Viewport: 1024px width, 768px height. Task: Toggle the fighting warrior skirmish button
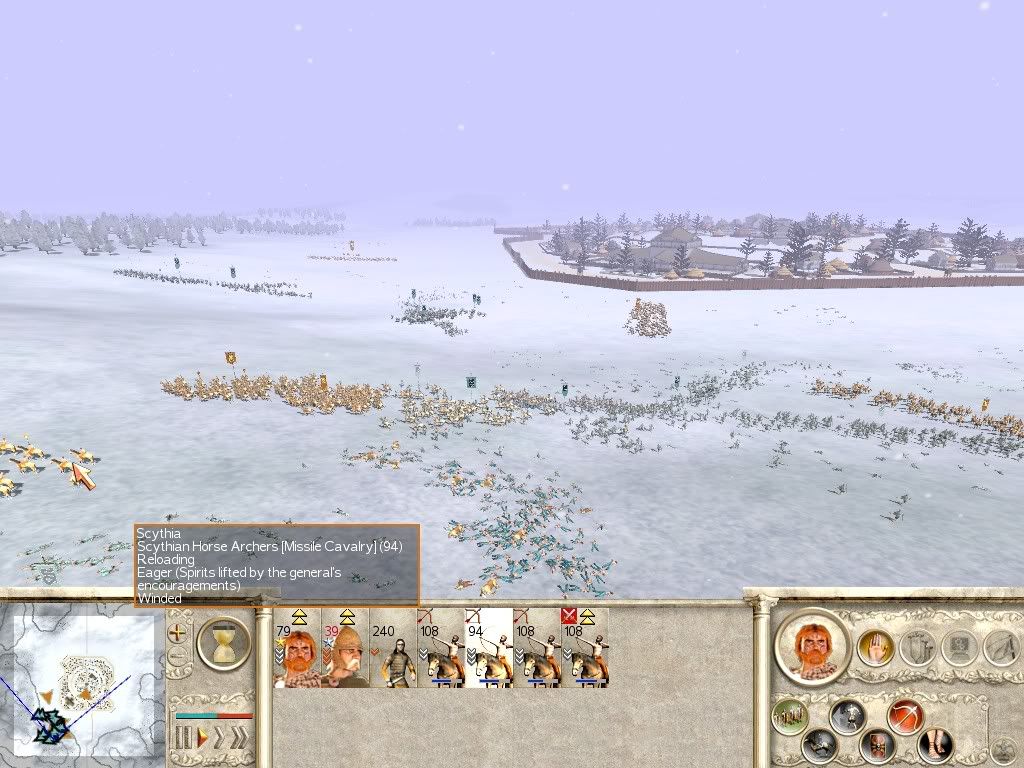tap(848, 715)
